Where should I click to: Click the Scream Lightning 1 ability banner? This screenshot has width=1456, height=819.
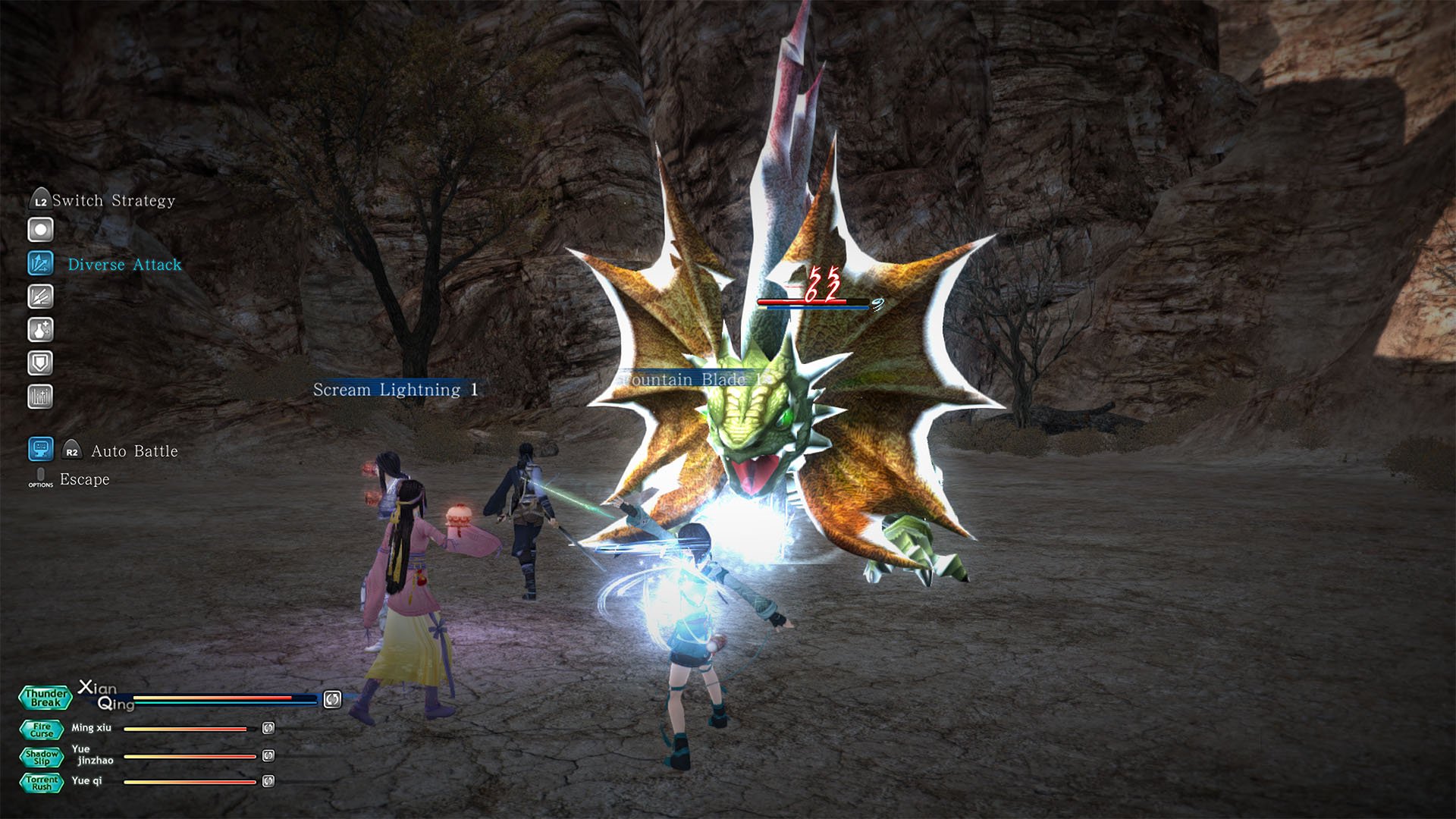tap(392, 389)
